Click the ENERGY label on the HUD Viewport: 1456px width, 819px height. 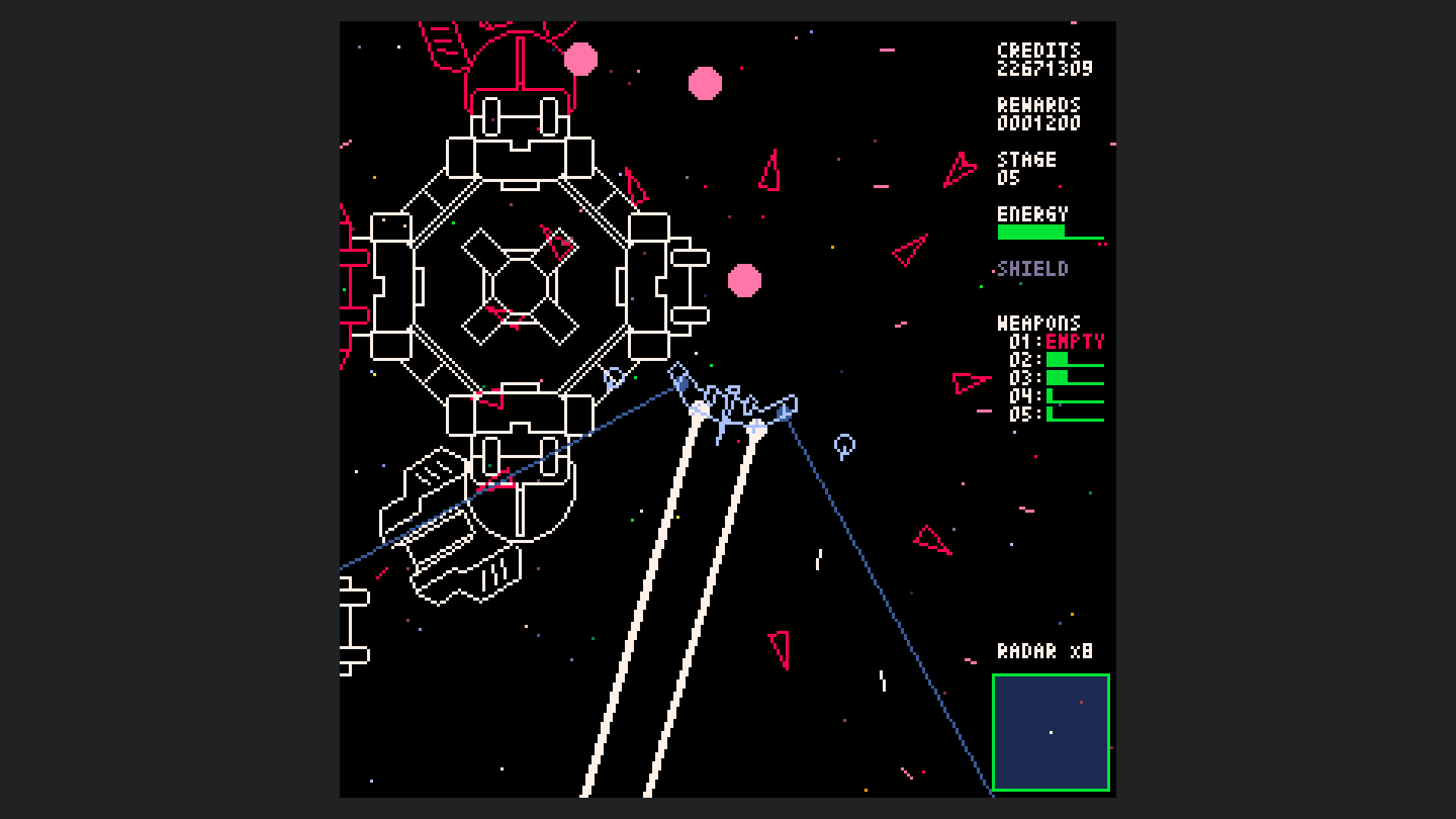click(1033, 215)
